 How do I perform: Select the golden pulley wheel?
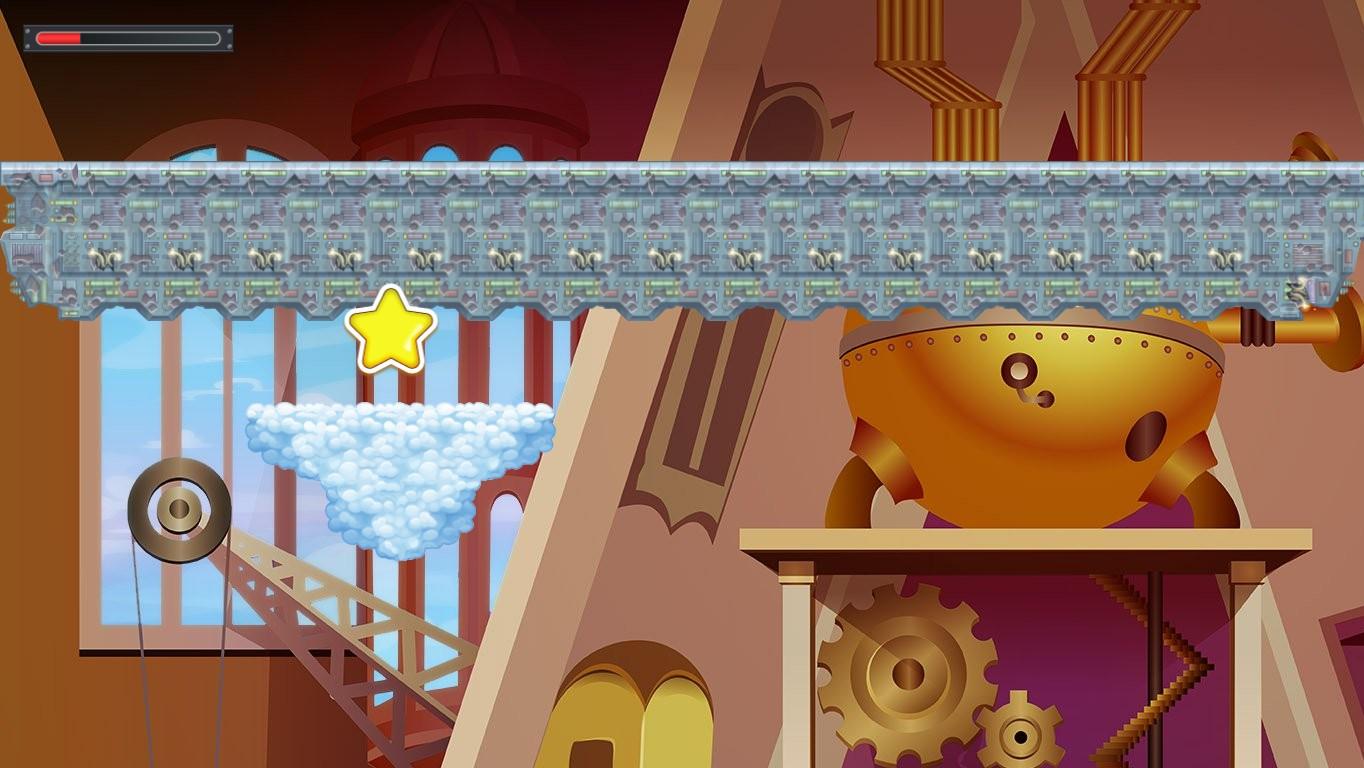(x=180, y=510)
